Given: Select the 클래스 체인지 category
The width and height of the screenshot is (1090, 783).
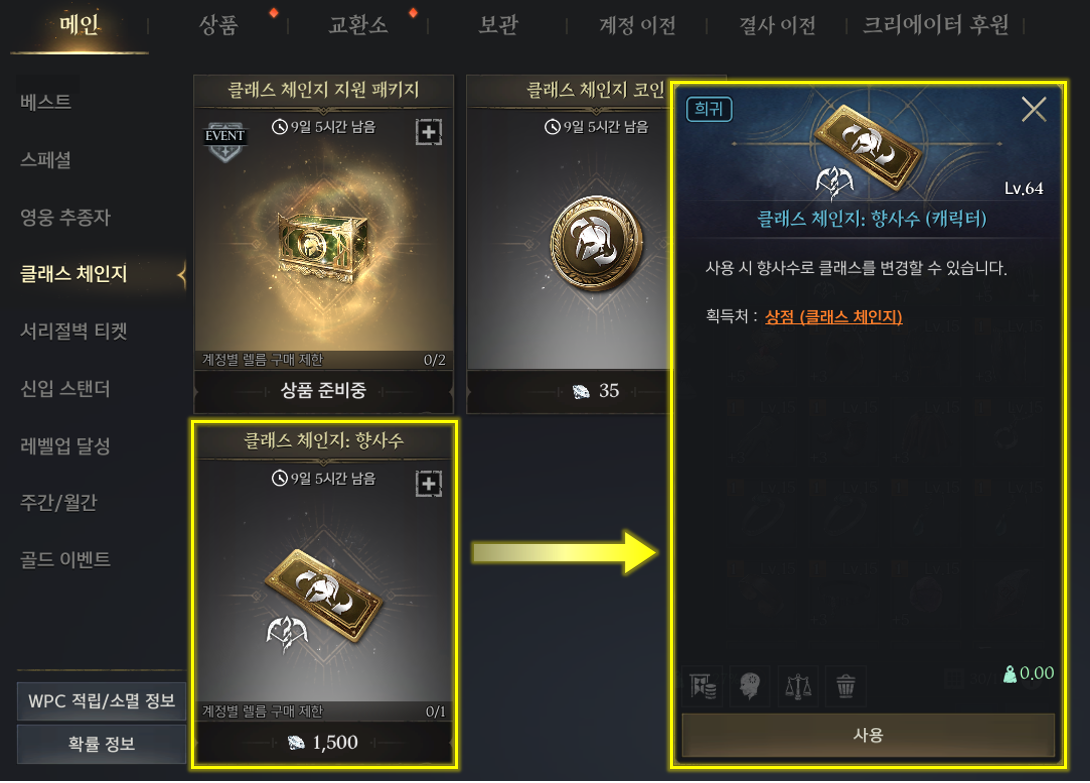Looking at the screenshot, I should pyautogui.click(x=73, y=274).
